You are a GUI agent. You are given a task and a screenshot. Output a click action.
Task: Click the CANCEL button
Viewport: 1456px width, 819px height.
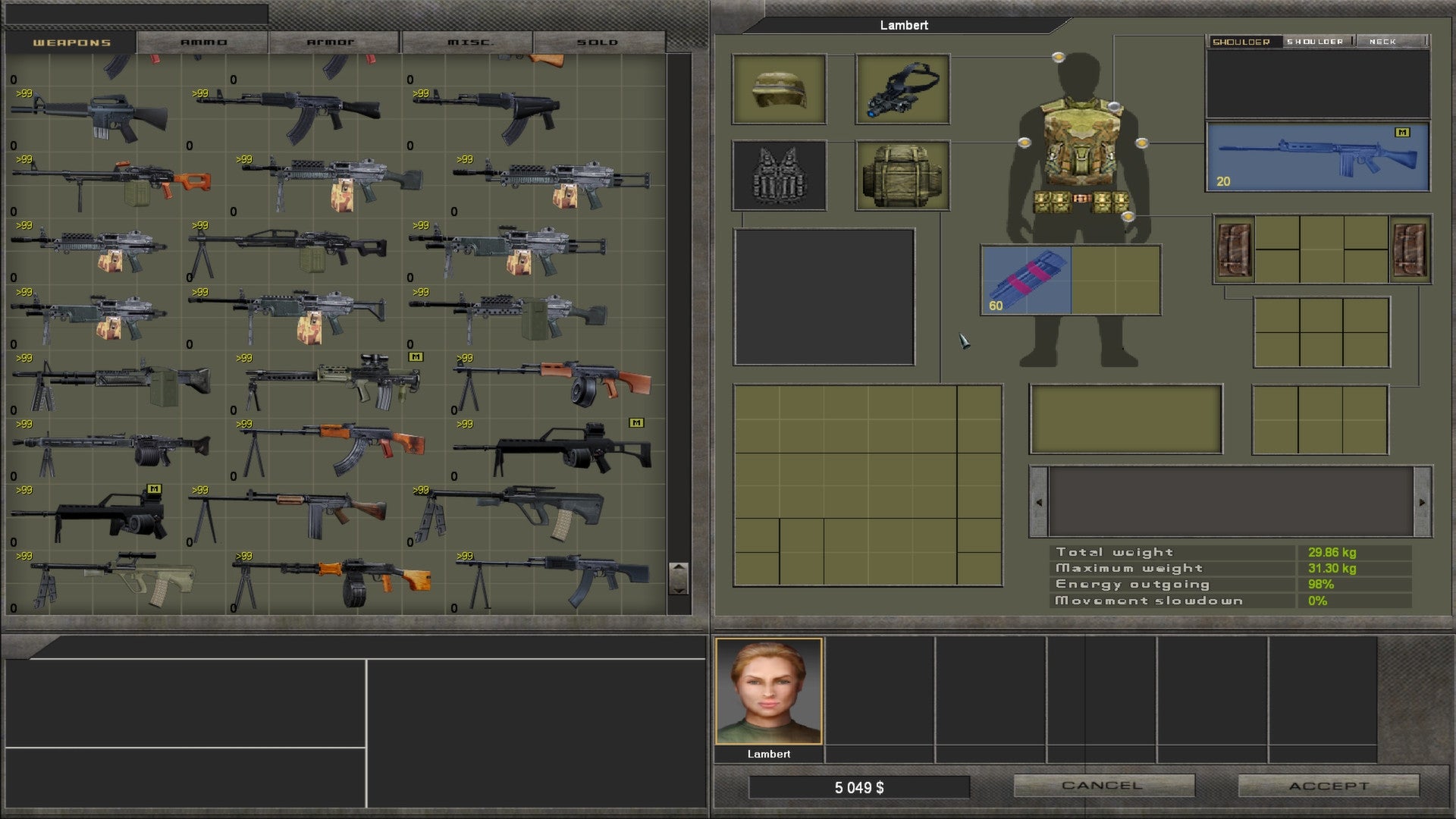1103,786
